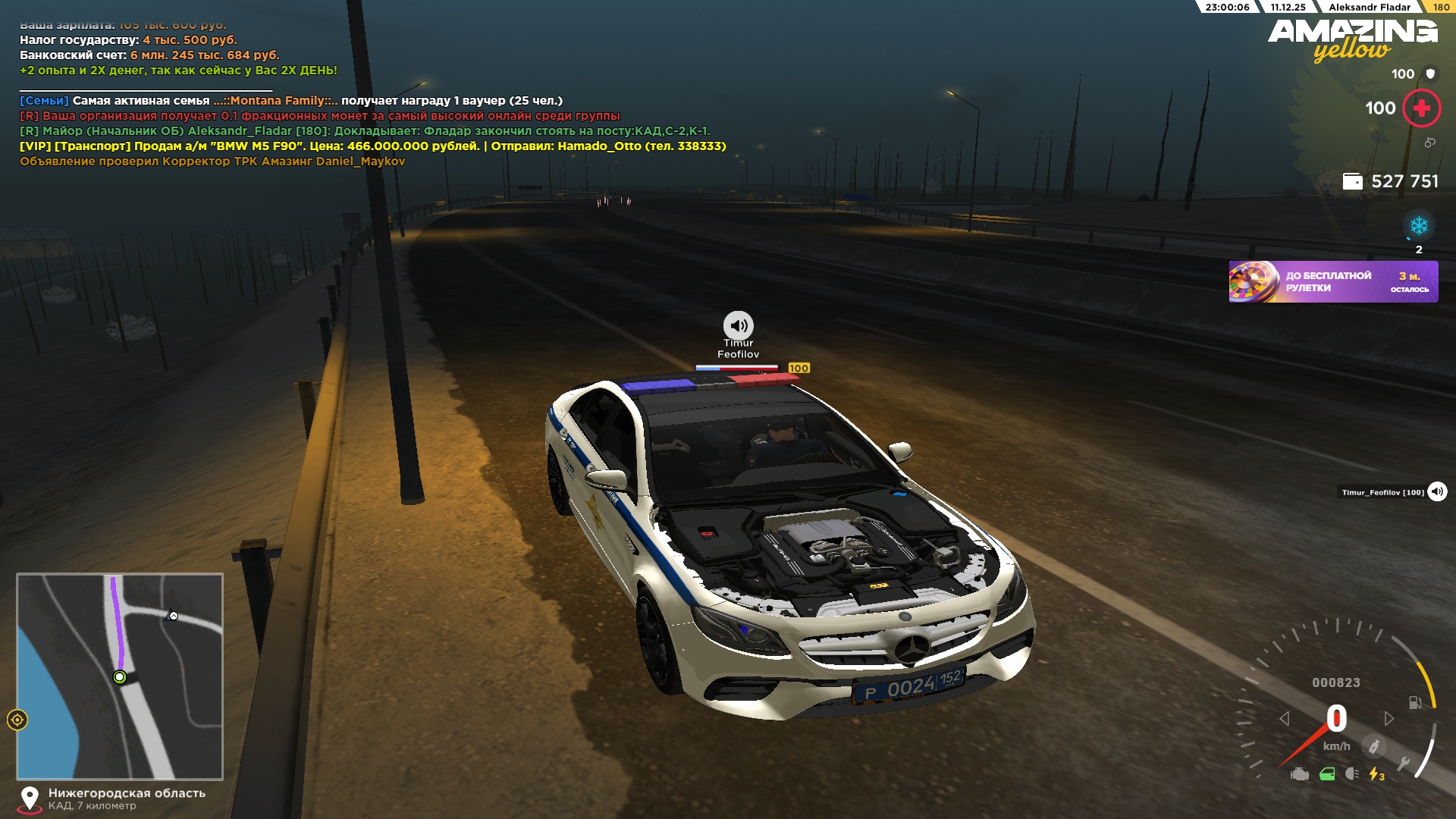The image size is (1456, 819).
Task: Click the right turn signal arrow
Action: tap(1389, 718)
